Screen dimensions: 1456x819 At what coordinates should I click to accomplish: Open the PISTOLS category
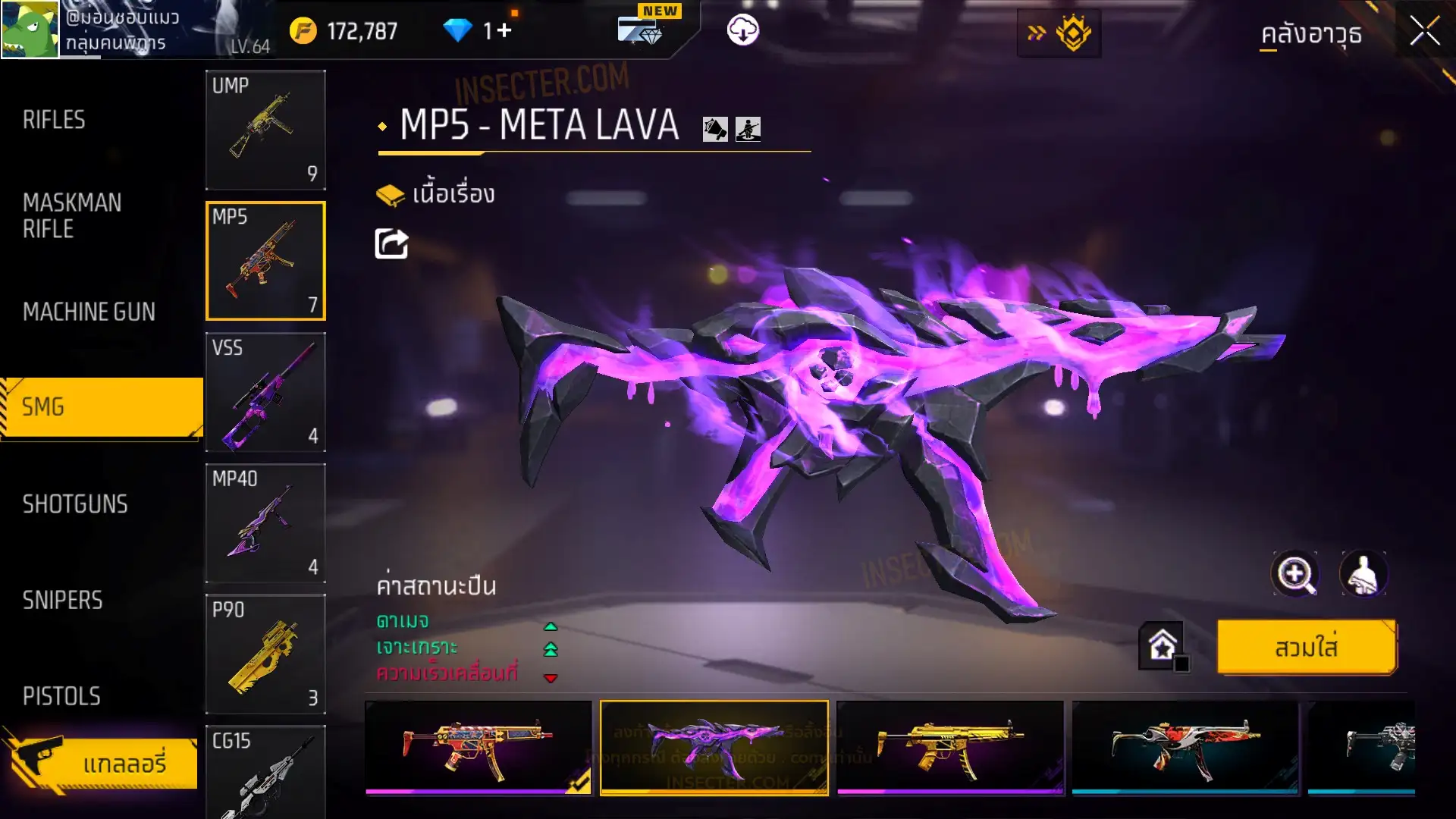click(61, 696)
